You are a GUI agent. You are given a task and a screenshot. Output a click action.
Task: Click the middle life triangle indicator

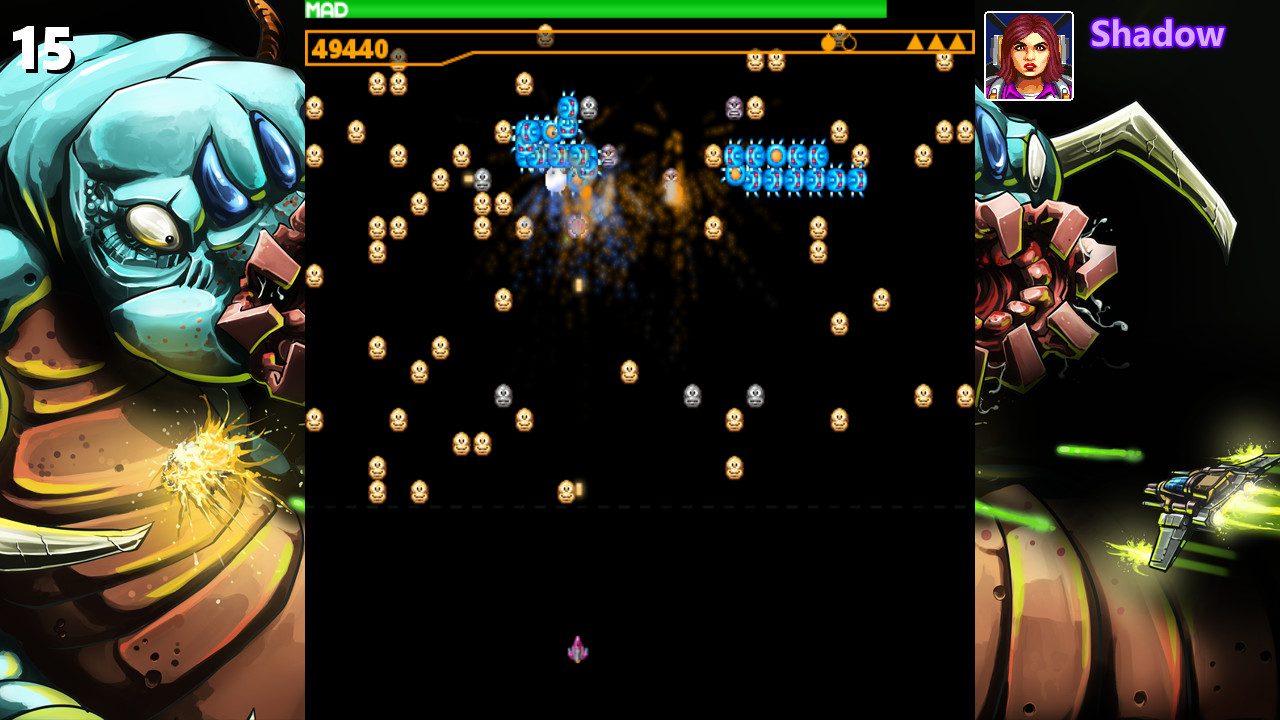(934, 43)
